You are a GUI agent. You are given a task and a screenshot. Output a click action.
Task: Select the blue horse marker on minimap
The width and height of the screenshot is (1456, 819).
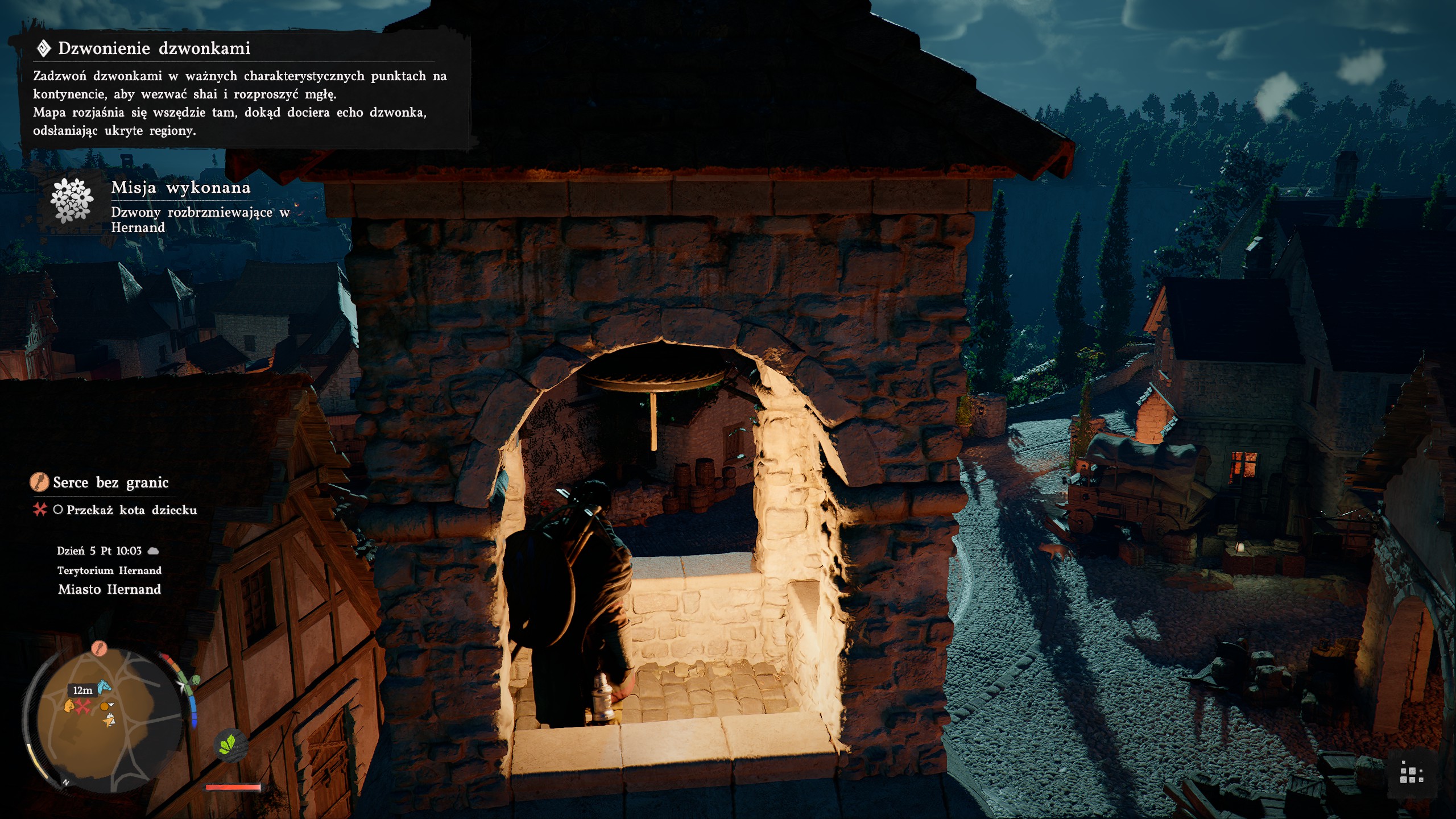[104, 687]
